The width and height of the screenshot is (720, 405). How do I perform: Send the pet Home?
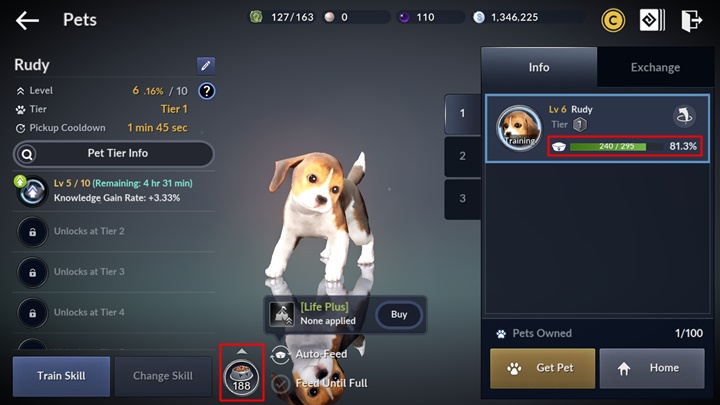pos(650,368)
